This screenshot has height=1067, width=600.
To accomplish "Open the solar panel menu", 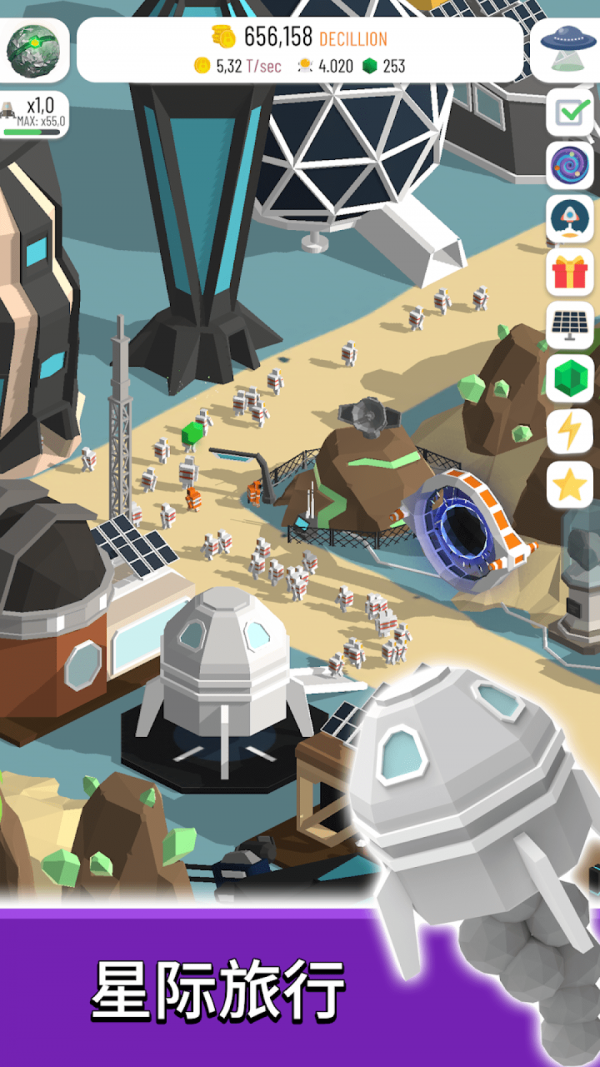I will pos(570,325).
